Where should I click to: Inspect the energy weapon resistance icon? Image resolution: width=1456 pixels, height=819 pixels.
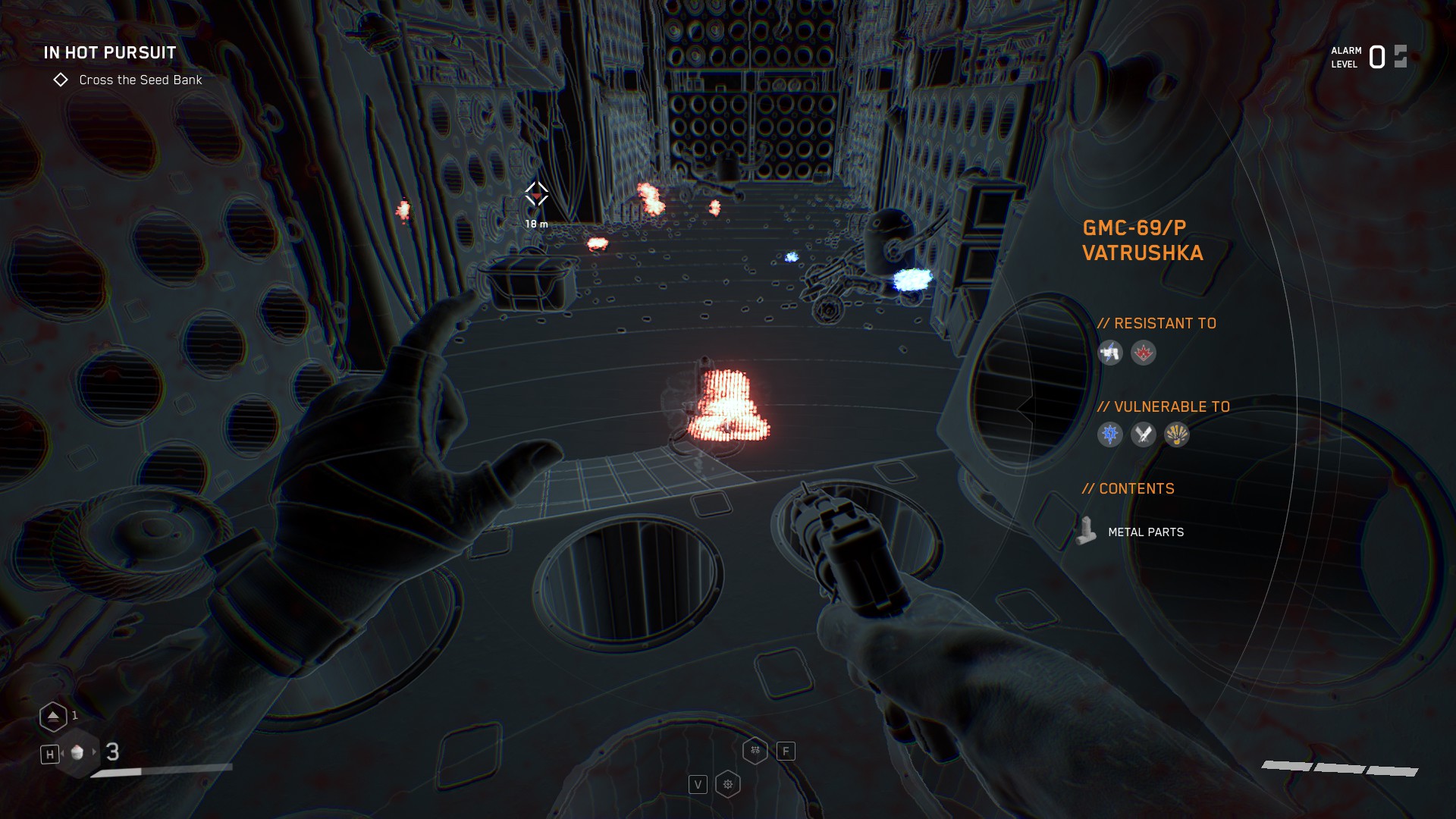pyautogui.click(x=1110, y=353)
